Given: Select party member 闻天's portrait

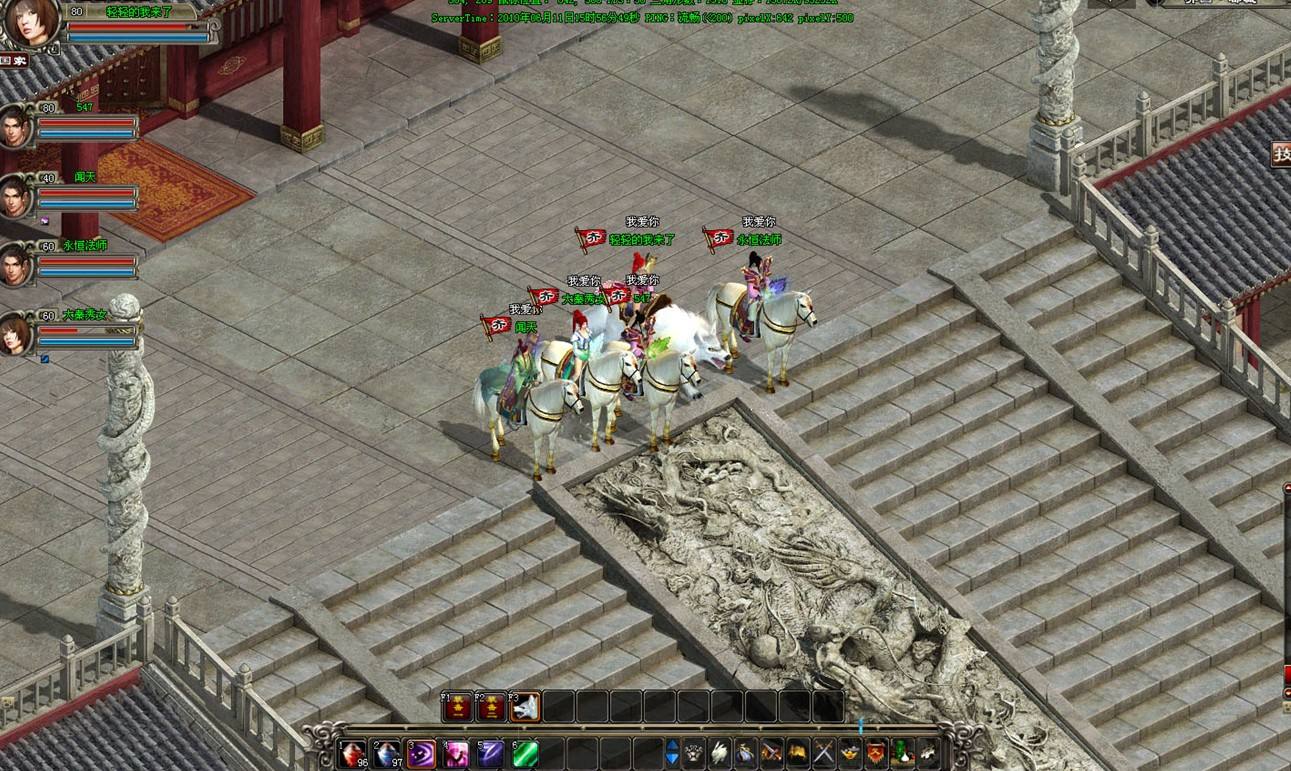Looking at the screenshot, I should pyautogui.click(x=16, y=198).
